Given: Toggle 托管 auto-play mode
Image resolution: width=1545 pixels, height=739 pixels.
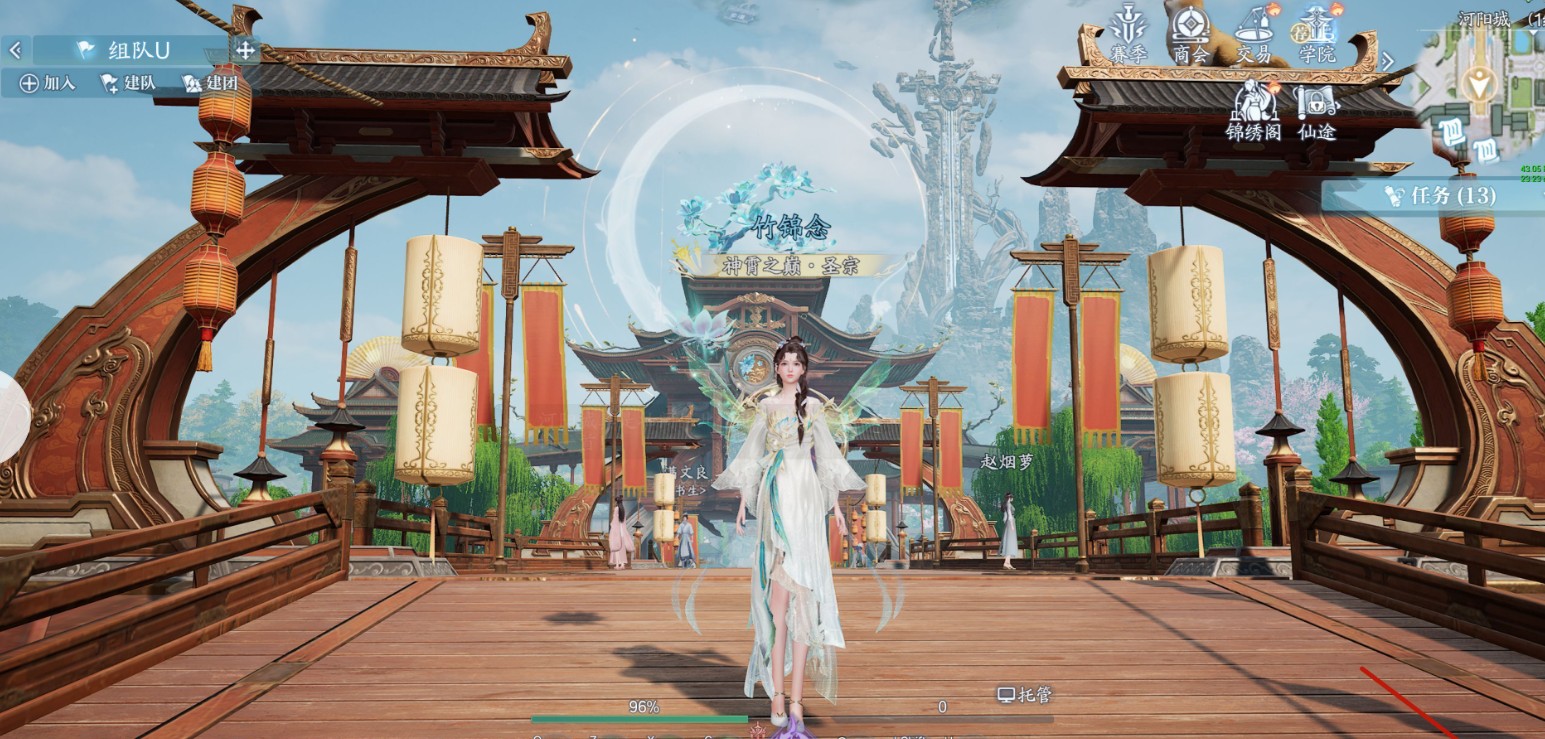Looking at the screenshot, I should tap(1025, 694).
